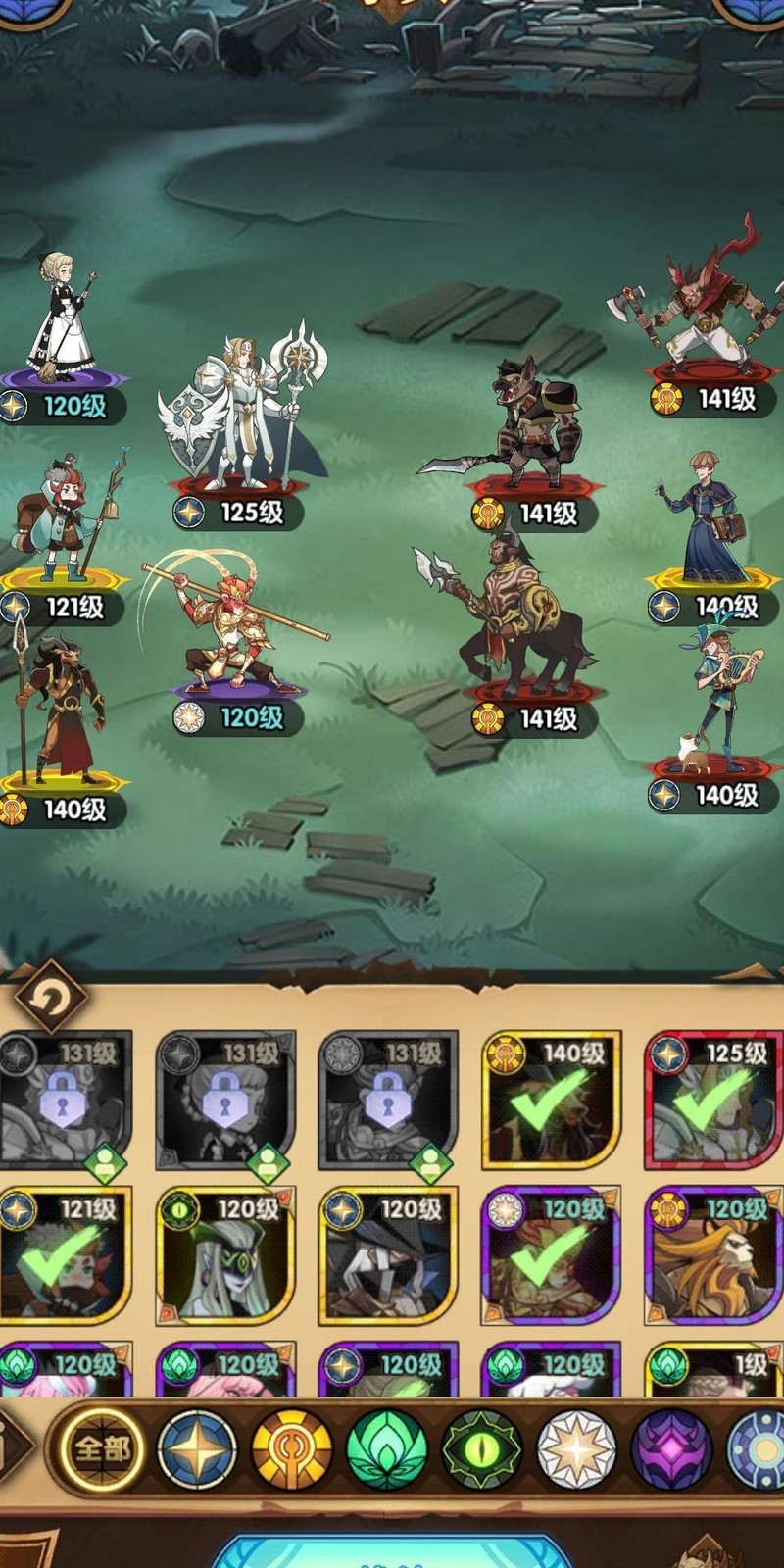Filter by the green eye faction

[x=482, y=1449]
